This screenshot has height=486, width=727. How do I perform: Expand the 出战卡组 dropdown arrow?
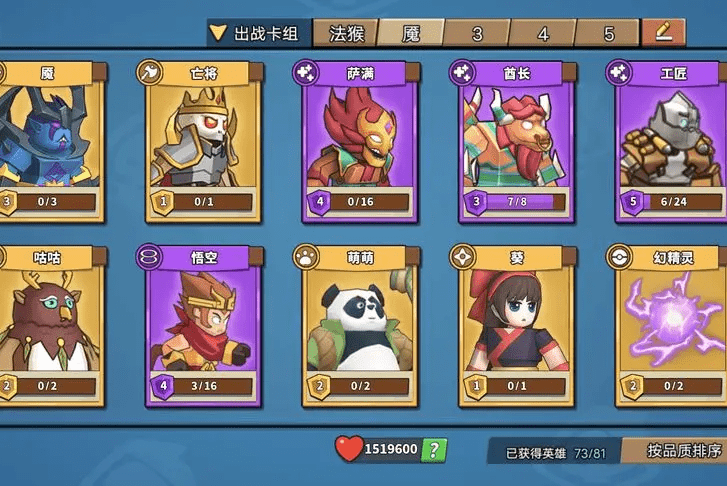click(x=219, y=33)
